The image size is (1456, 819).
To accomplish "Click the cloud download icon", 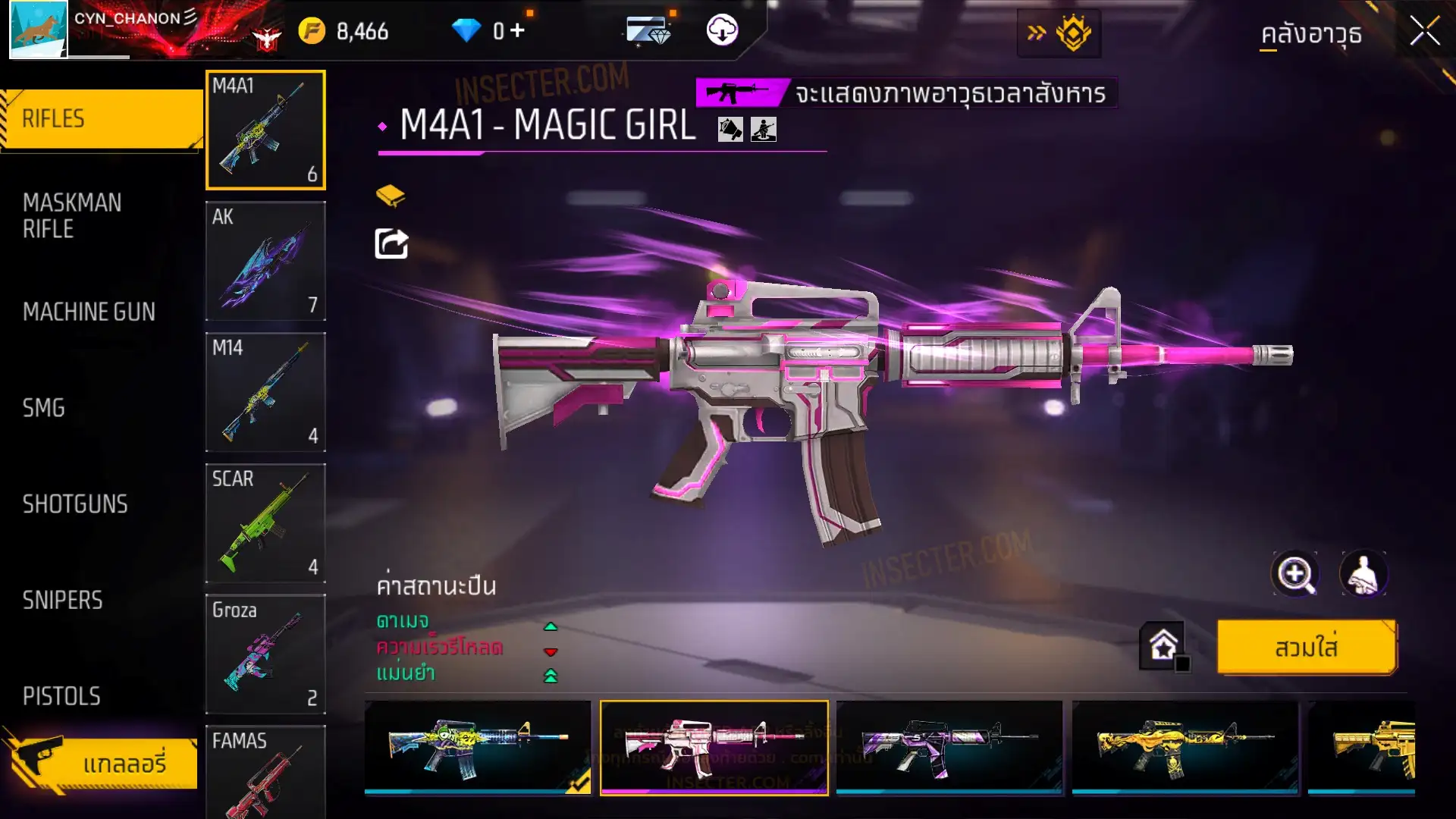I will click(722, 31).
